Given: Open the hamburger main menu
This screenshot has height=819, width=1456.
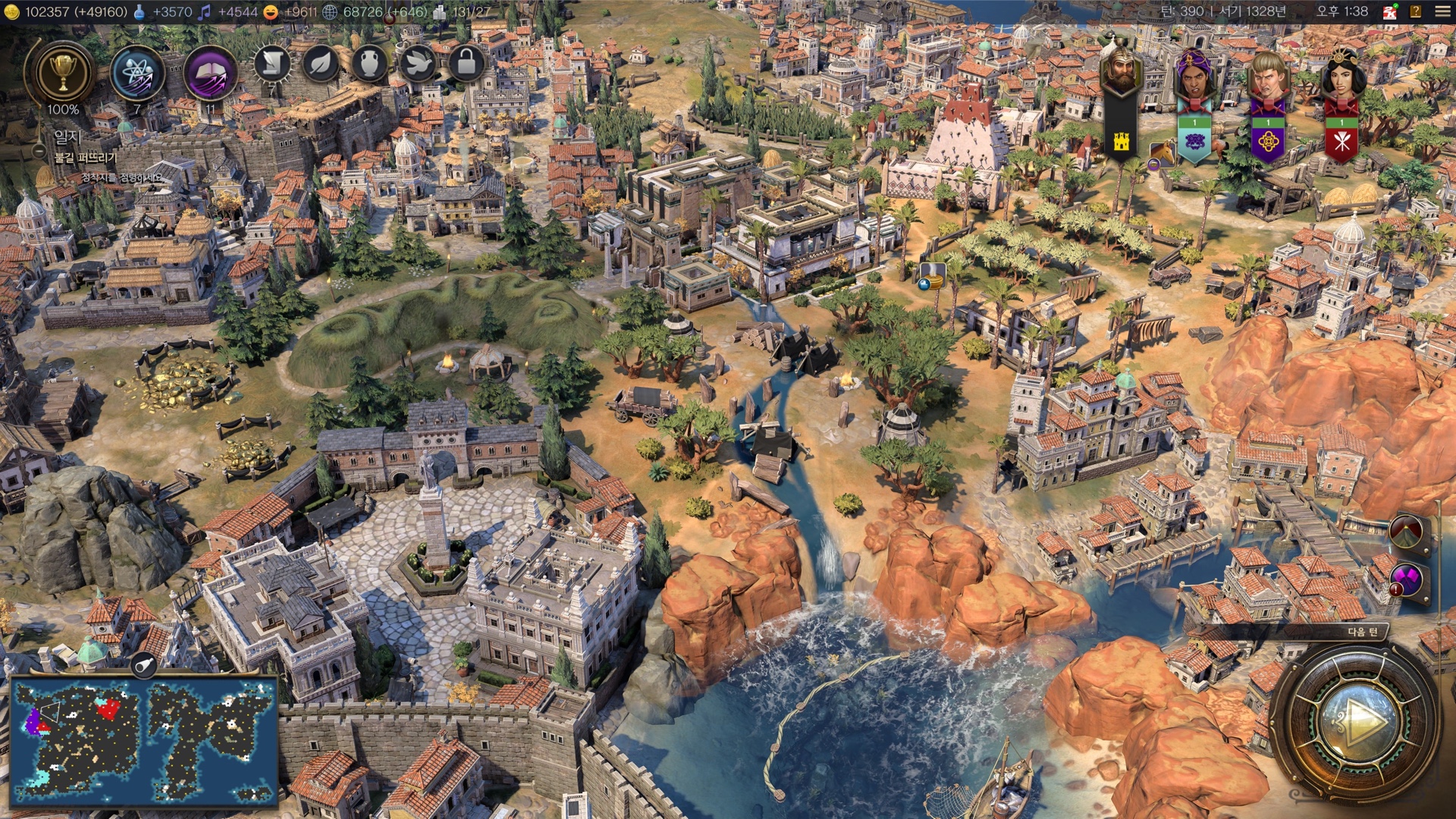Looking at the screenshot, I should (x=1442, y=11).
